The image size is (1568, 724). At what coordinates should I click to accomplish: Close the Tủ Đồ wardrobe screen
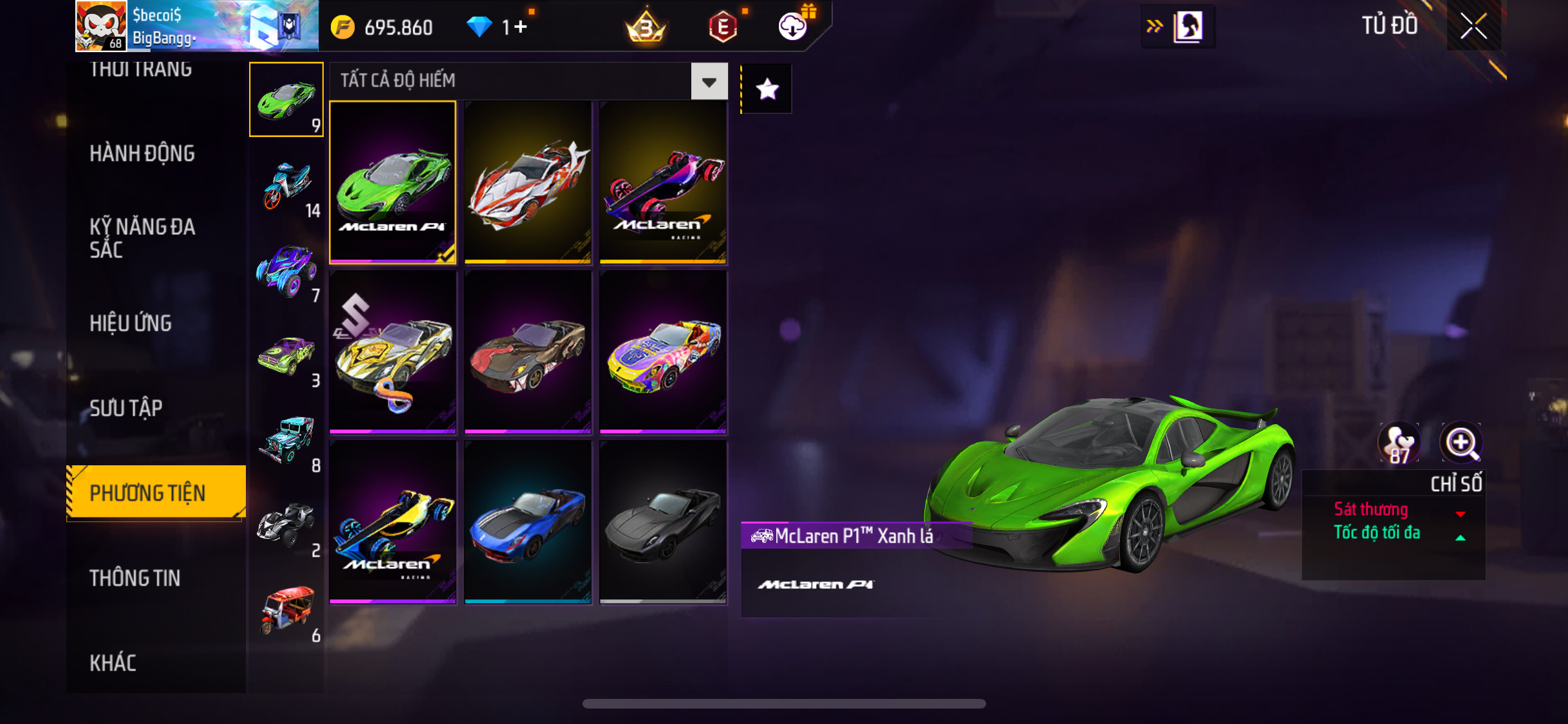point(1473,26)
